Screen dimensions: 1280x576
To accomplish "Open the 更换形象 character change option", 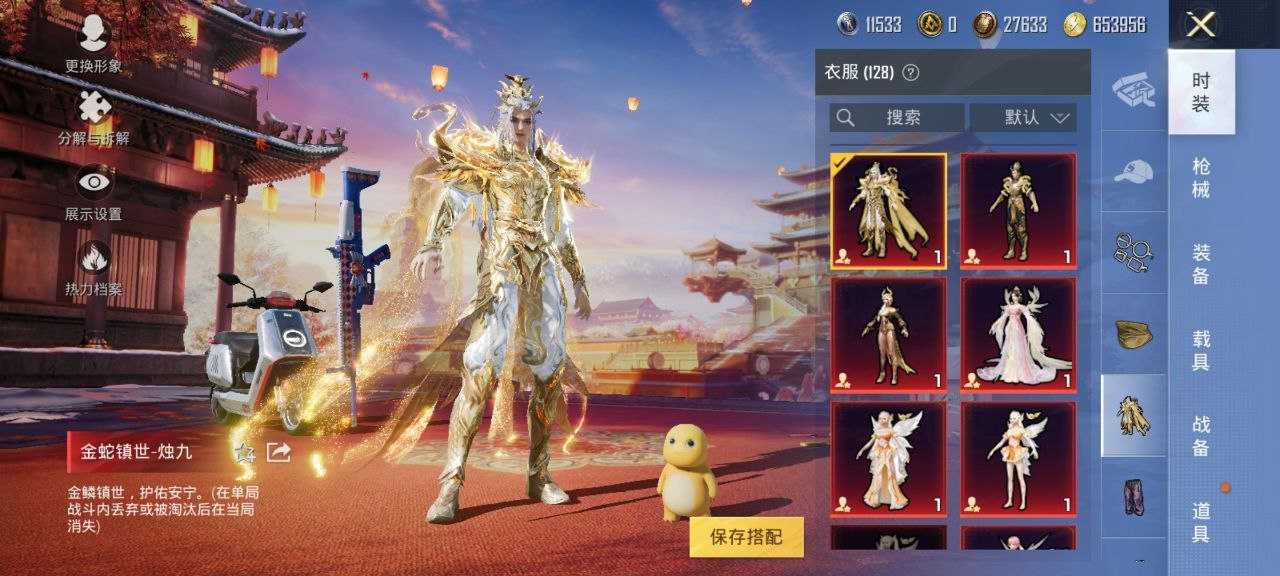I will (x=94, y=42).
